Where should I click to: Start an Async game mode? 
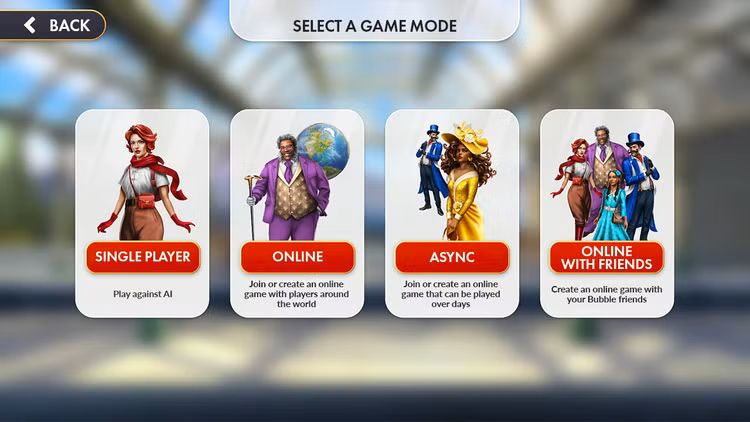pos(452,257)
